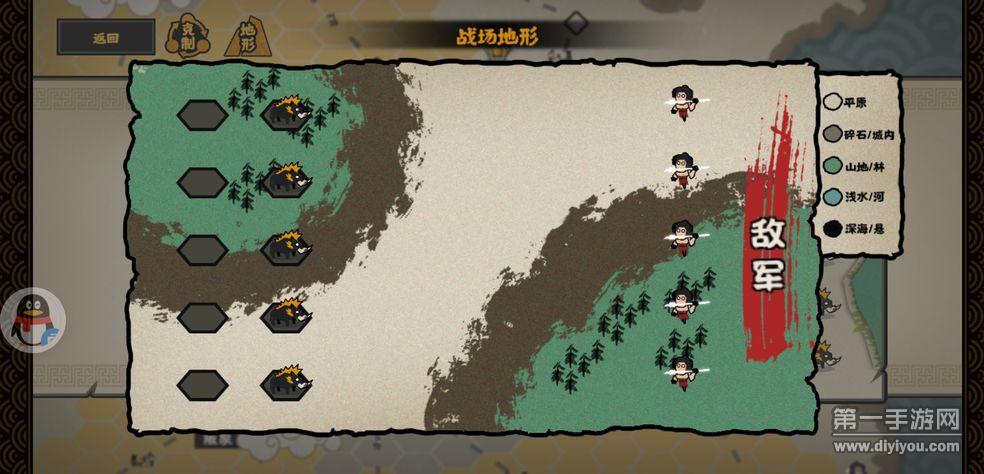This screenshot has height=474, width=984.
Task: Open the 克制 counter chart
Action: point(187,38)
